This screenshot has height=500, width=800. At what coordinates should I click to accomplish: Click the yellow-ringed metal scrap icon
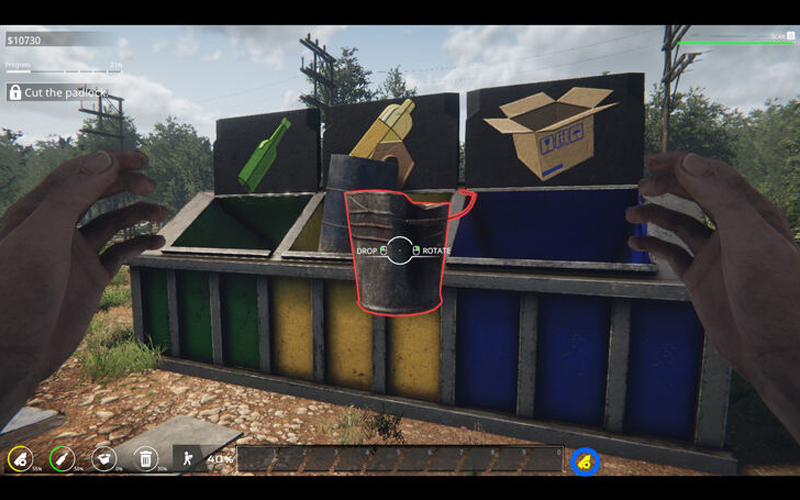(20, 459)
